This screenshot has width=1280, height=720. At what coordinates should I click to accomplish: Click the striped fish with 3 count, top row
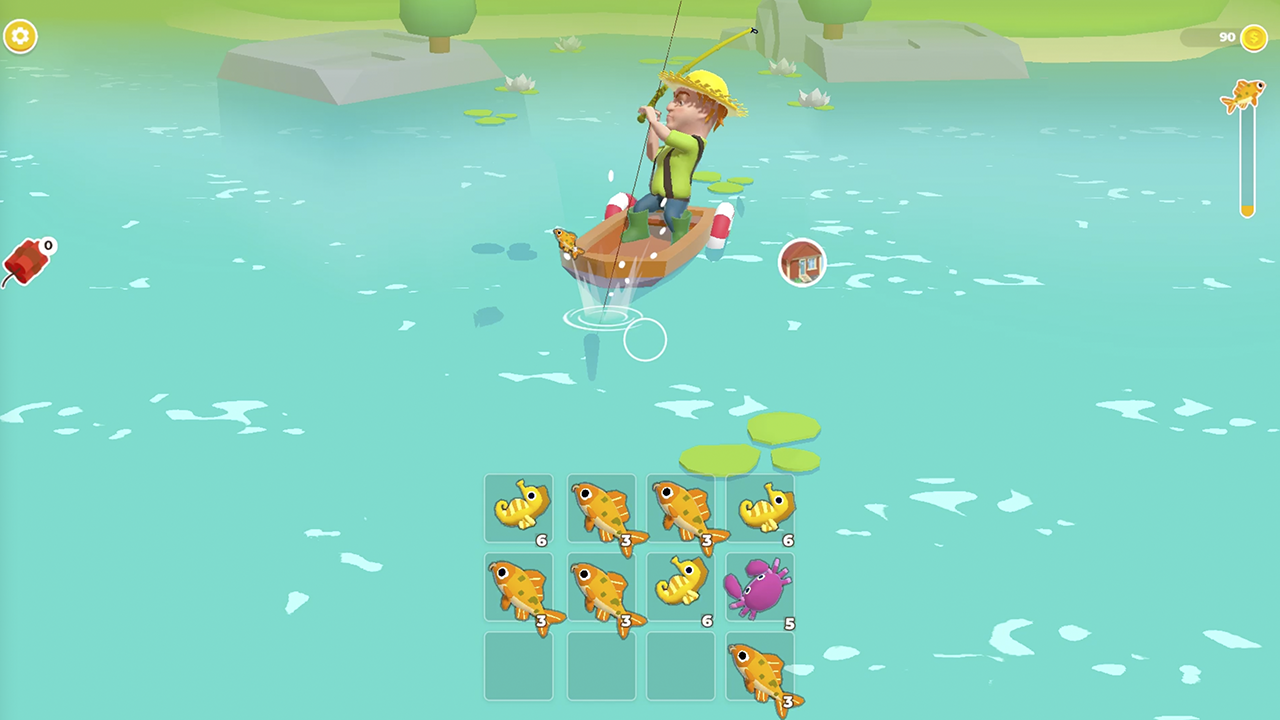(600, 508)
